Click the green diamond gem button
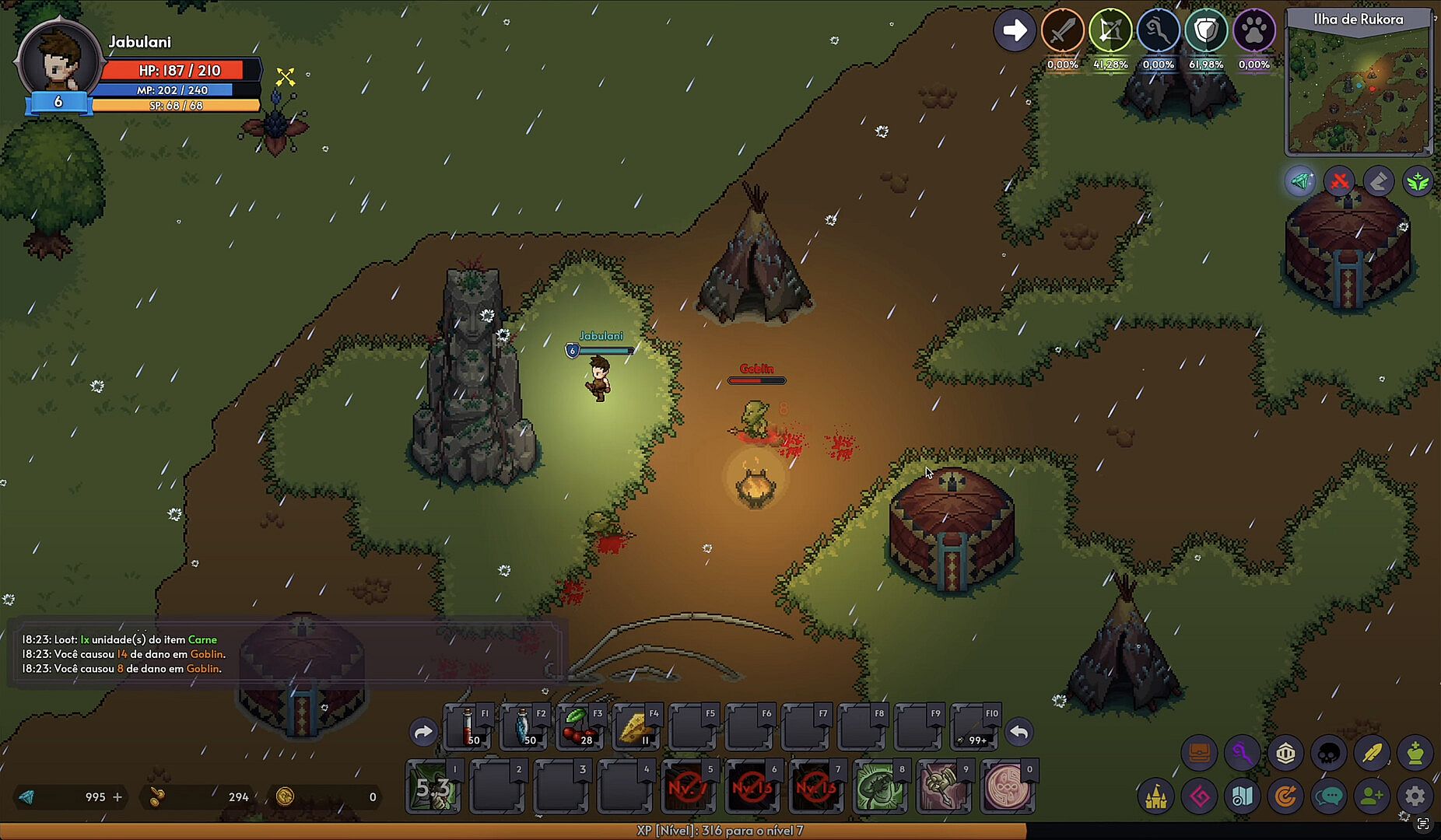 coord(1300,182)
